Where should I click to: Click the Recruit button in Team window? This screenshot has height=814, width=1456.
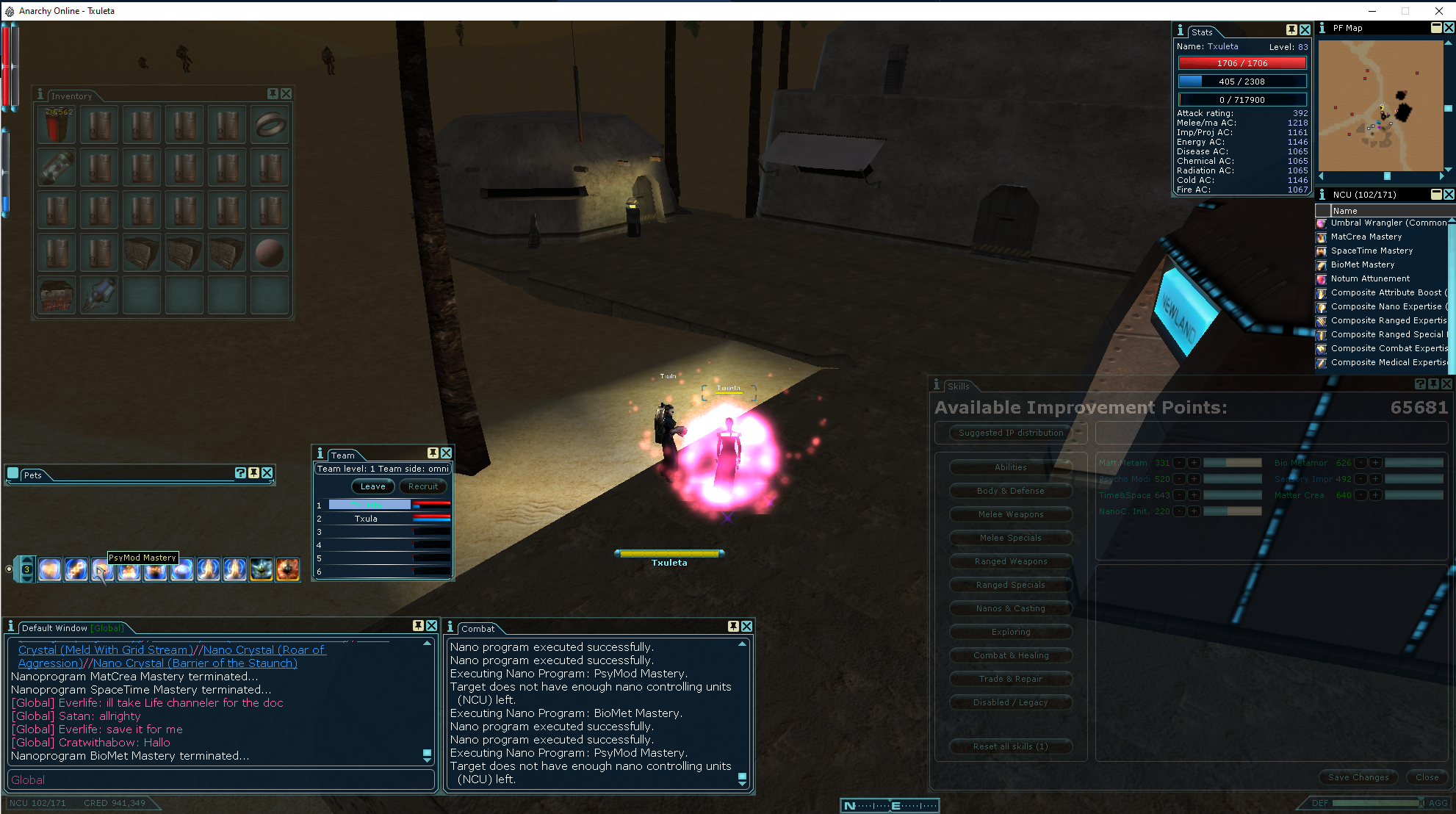423,486
